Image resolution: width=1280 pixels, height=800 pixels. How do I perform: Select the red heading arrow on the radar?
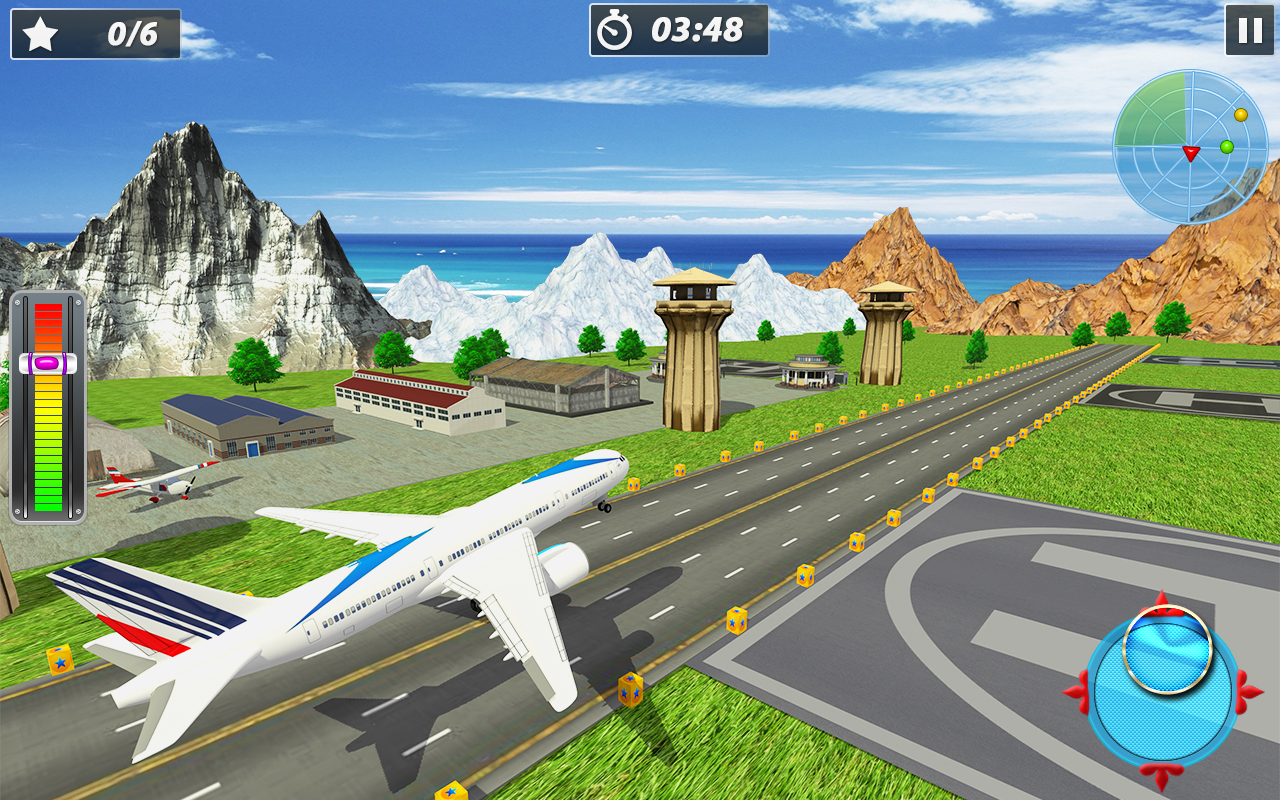(1190, 155)
